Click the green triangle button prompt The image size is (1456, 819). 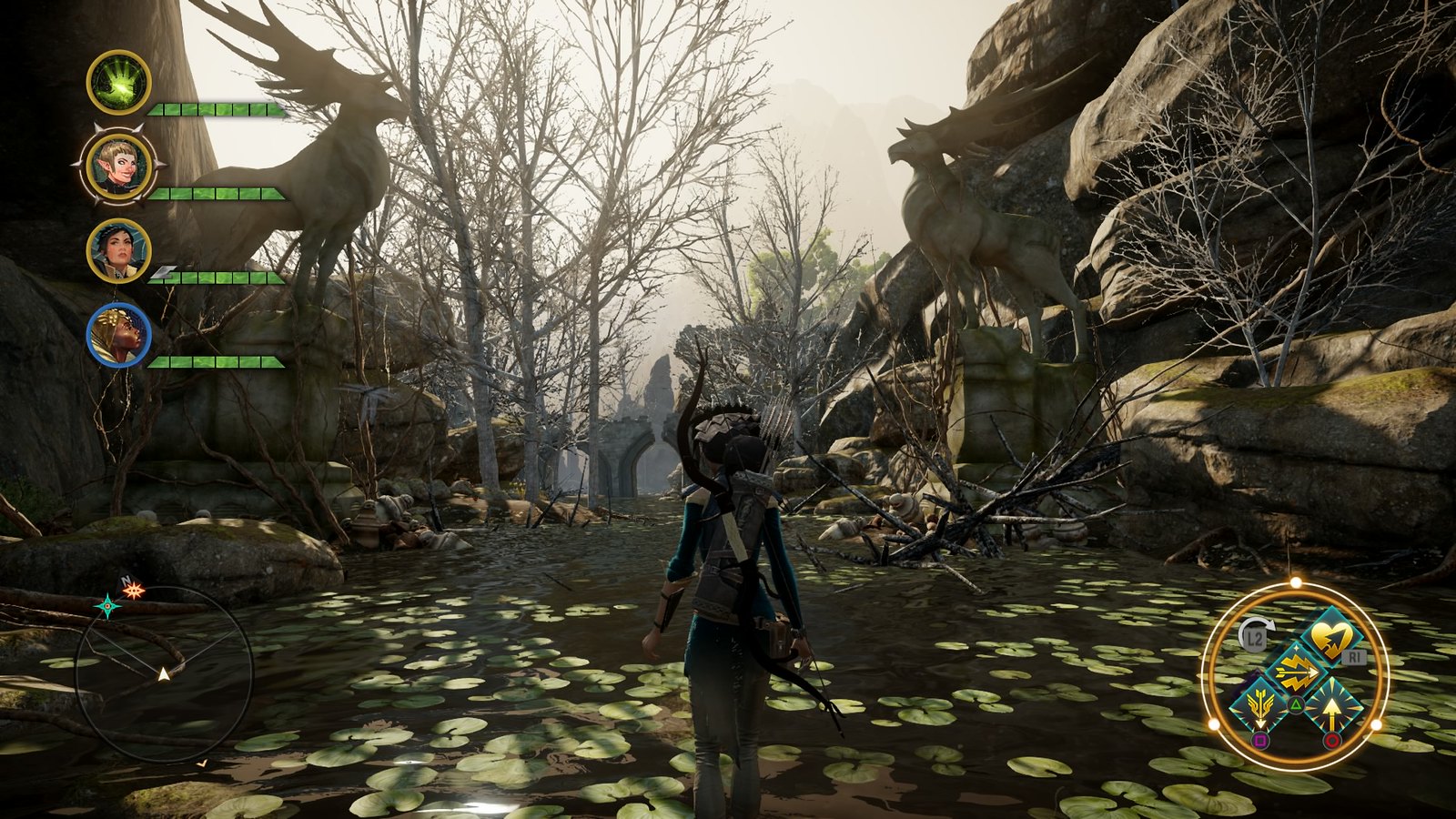[1296, 704]
